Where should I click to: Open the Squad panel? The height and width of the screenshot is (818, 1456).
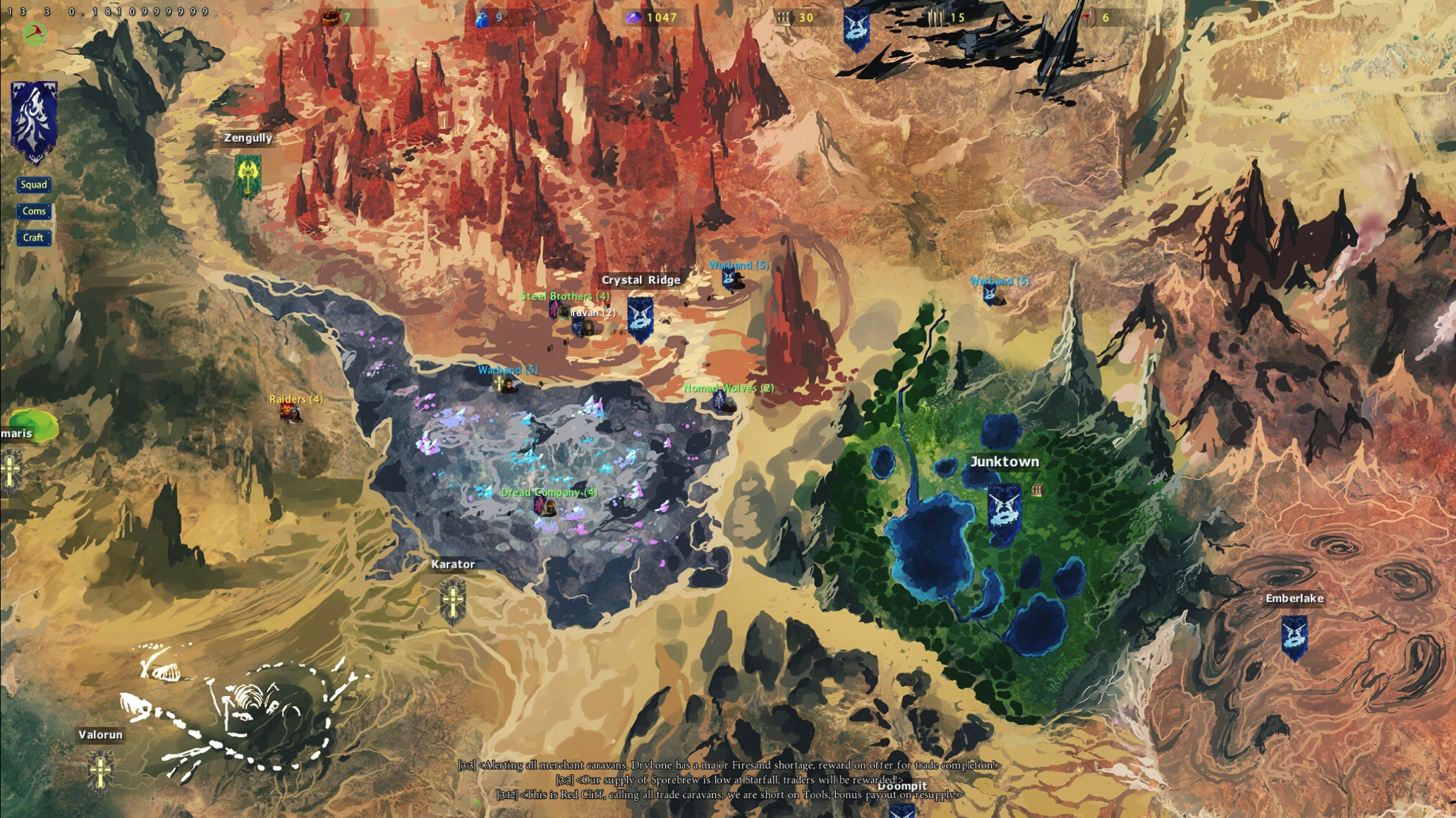click(34, 185)
